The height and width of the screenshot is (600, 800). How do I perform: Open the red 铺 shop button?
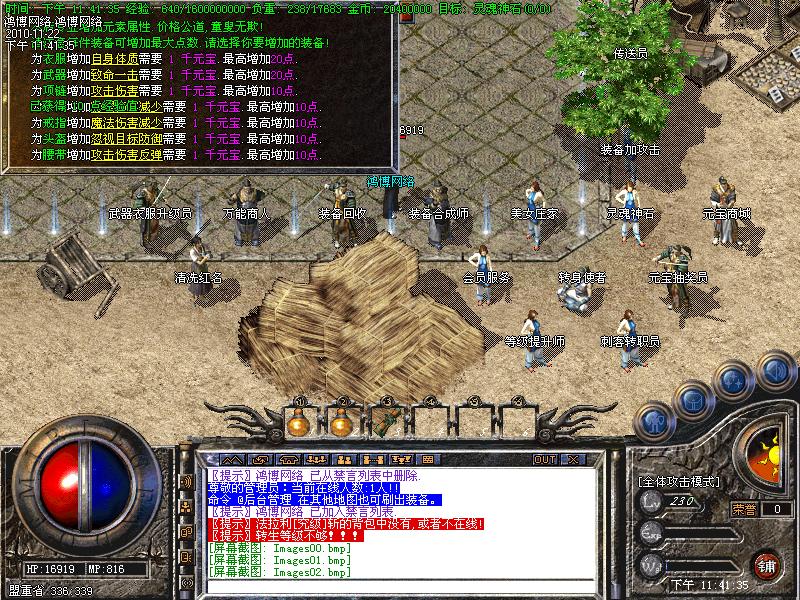pos(766,563)
